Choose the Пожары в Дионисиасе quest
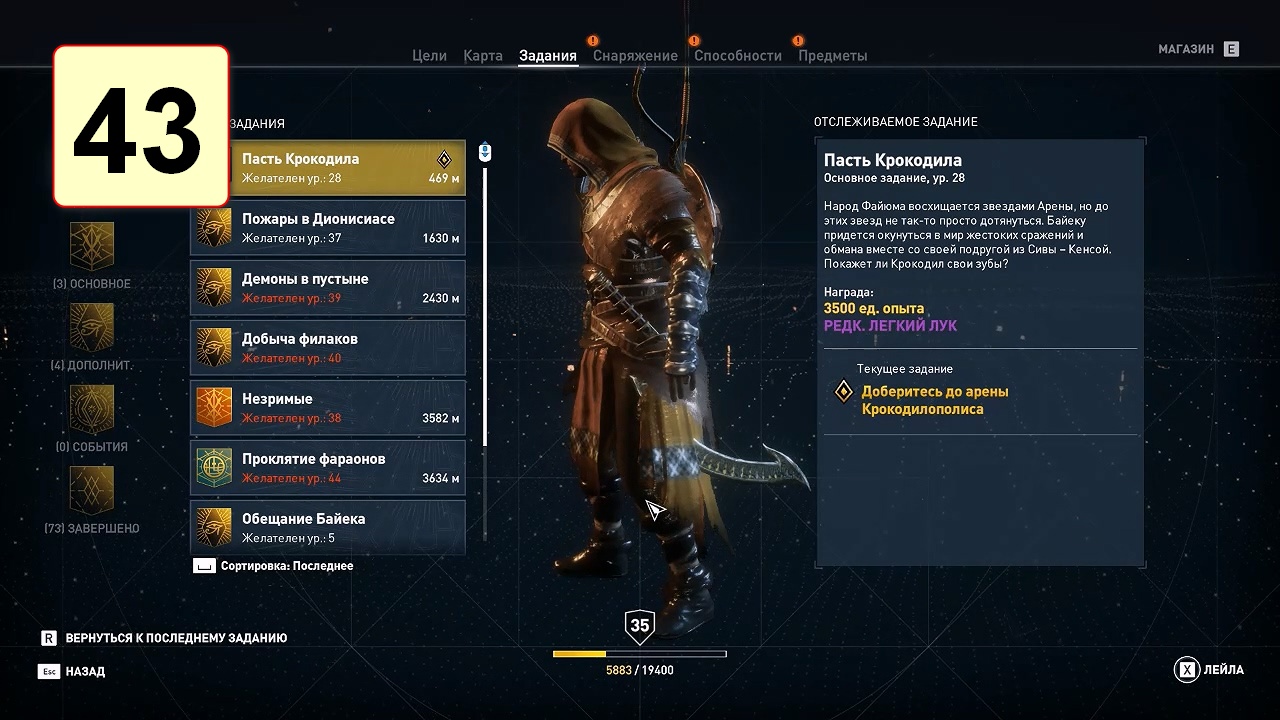The height and width of the screenshot is (720, 1280). 328,228
